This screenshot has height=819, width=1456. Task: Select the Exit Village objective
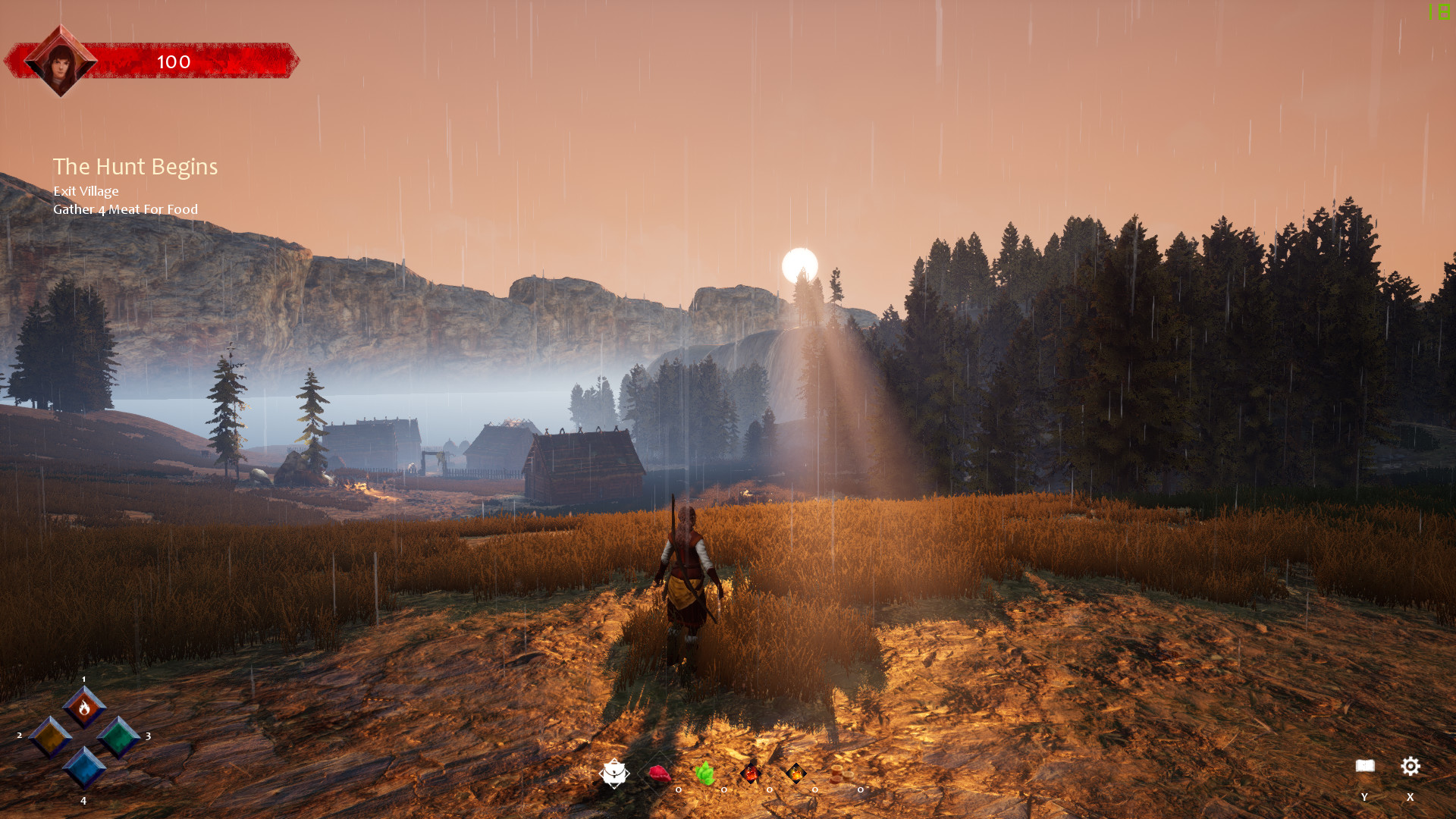pyautogui.click(x=86, y=191)
